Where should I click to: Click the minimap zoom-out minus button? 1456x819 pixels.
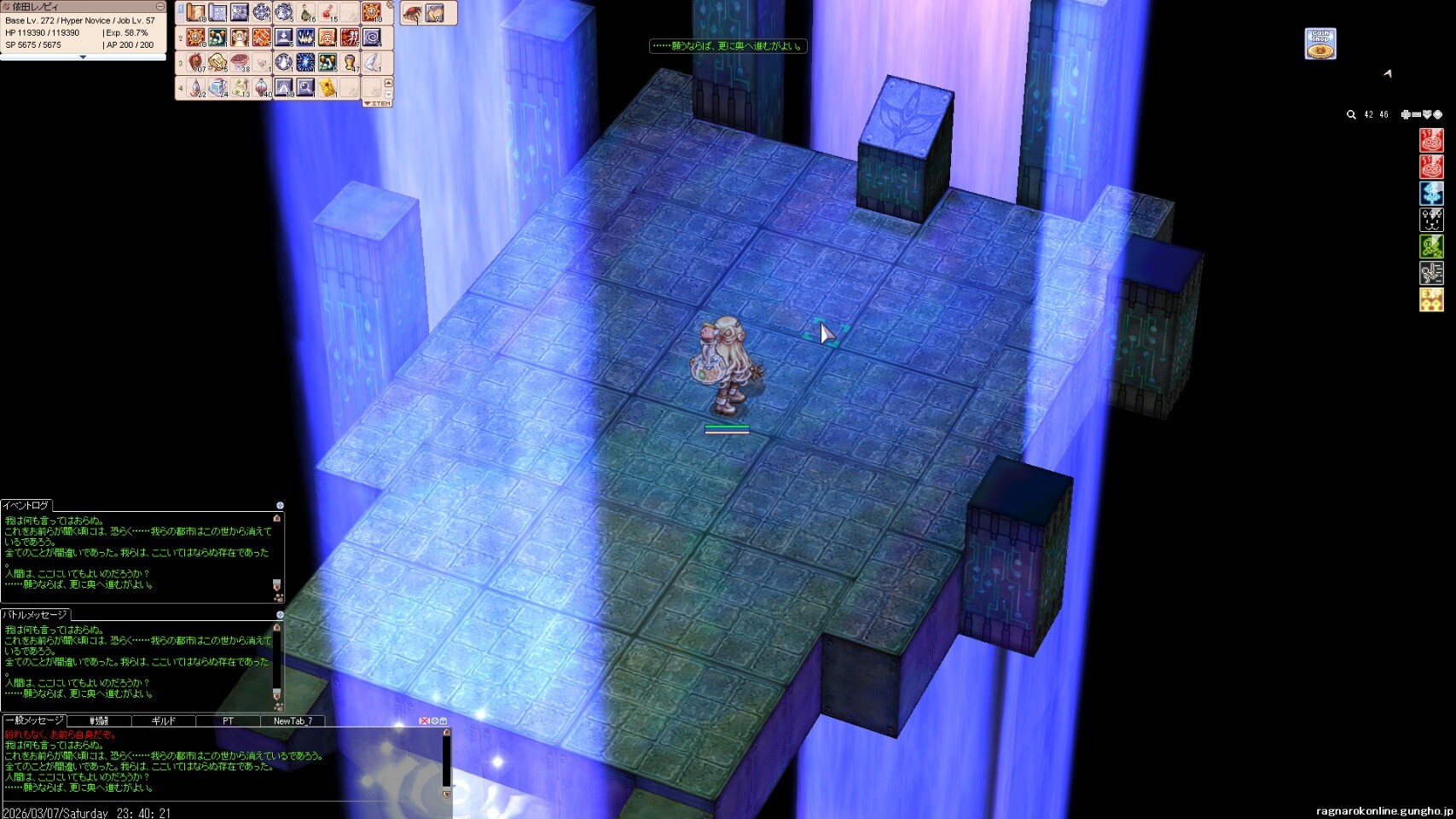(1416, 114)
